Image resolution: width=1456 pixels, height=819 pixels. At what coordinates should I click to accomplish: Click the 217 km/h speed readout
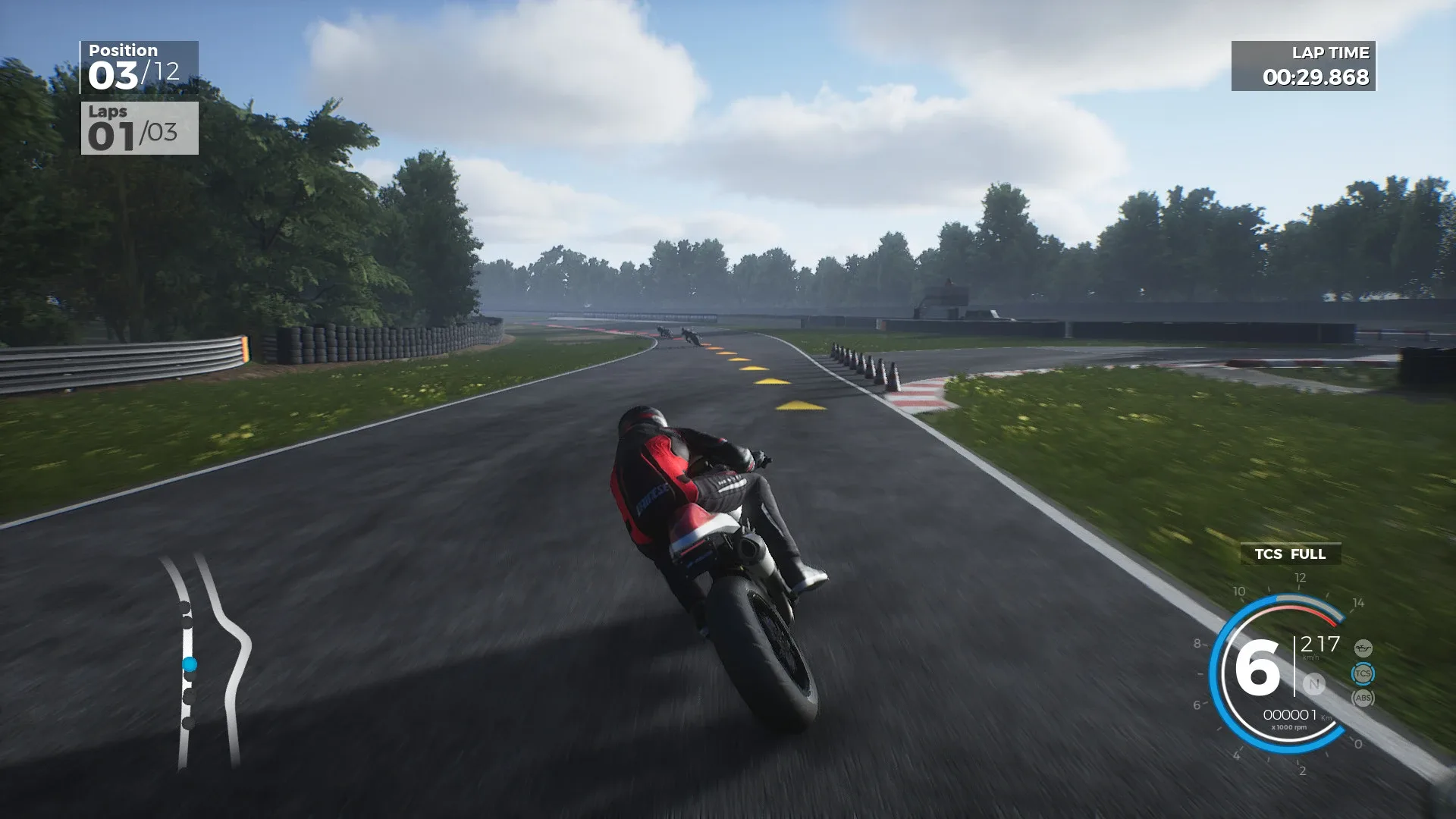click(1321, 645)
